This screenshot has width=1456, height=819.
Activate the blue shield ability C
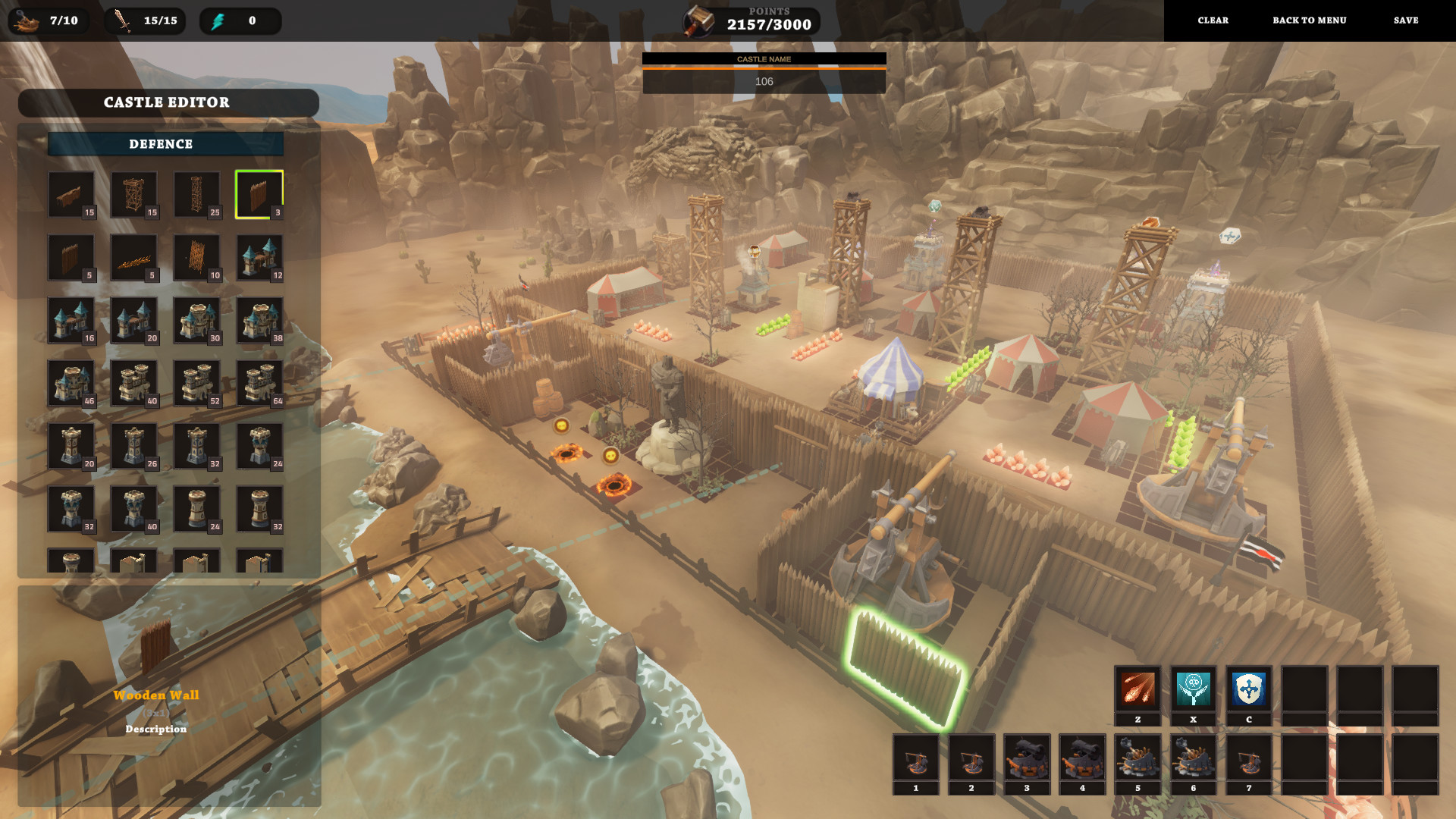click(x=1248, y=689)
